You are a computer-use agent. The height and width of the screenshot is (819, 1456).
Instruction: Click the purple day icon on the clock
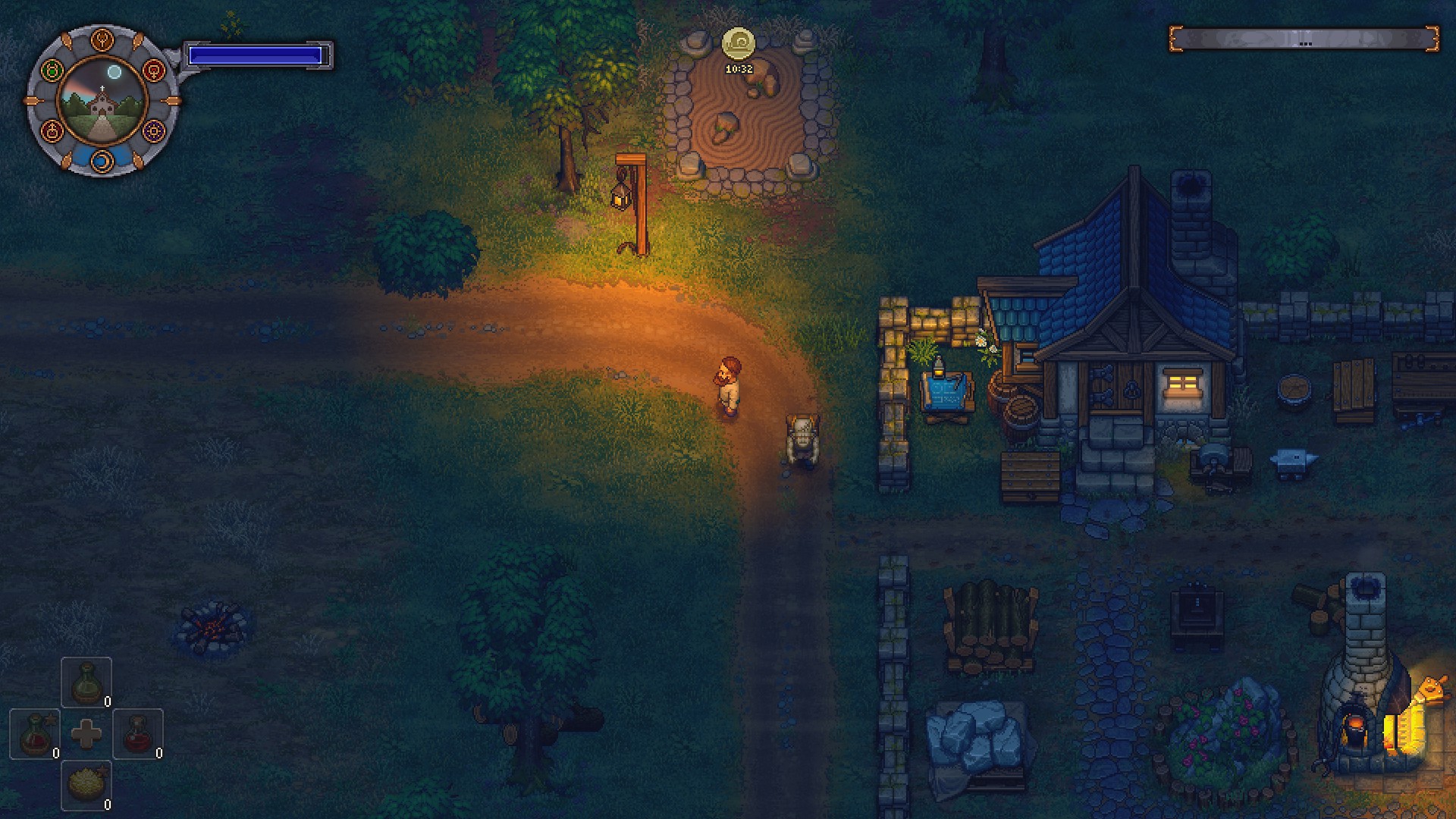152,131
